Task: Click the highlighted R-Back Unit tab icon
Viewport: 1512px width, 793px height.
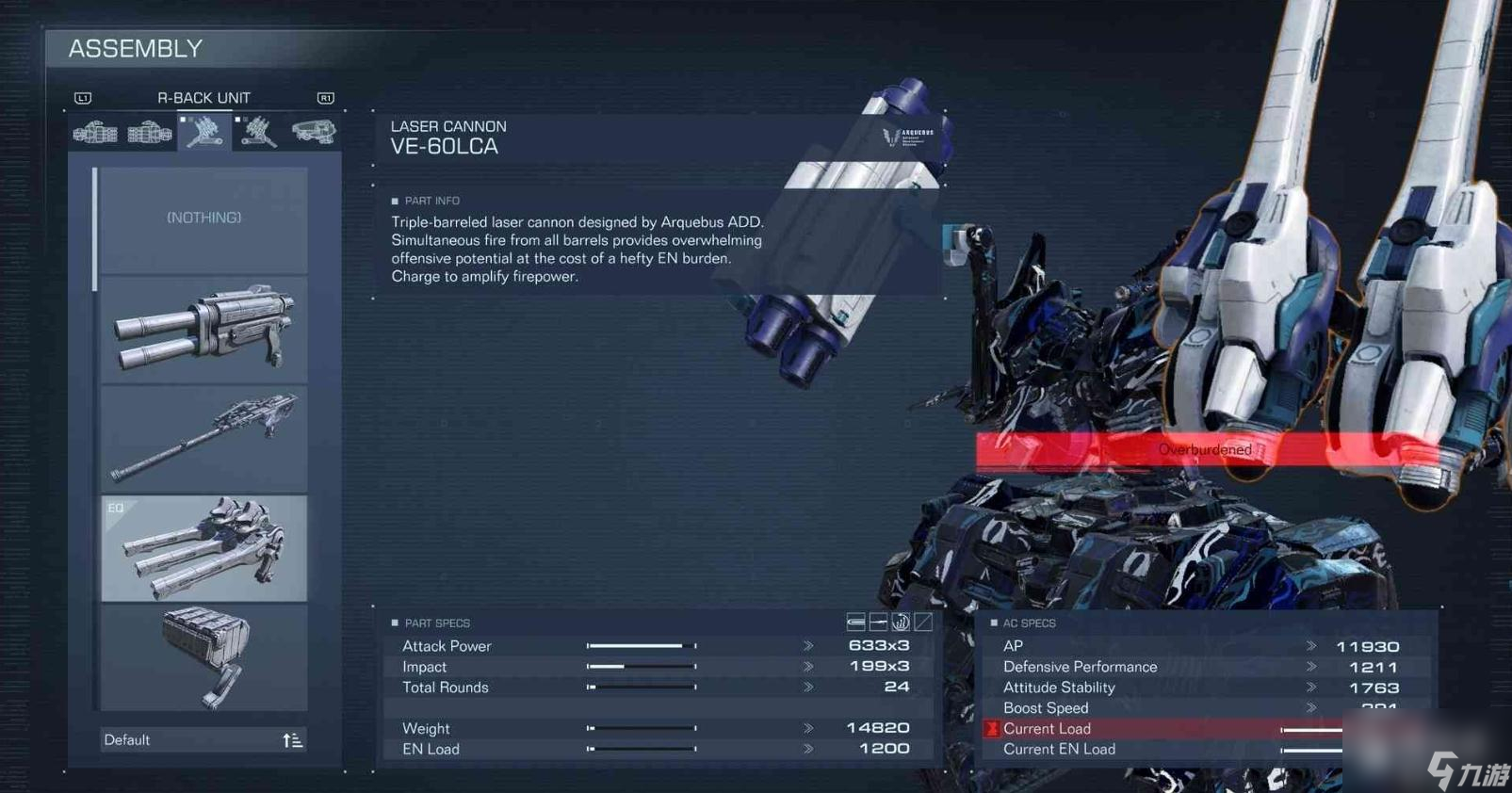Action: pos(203,133)
